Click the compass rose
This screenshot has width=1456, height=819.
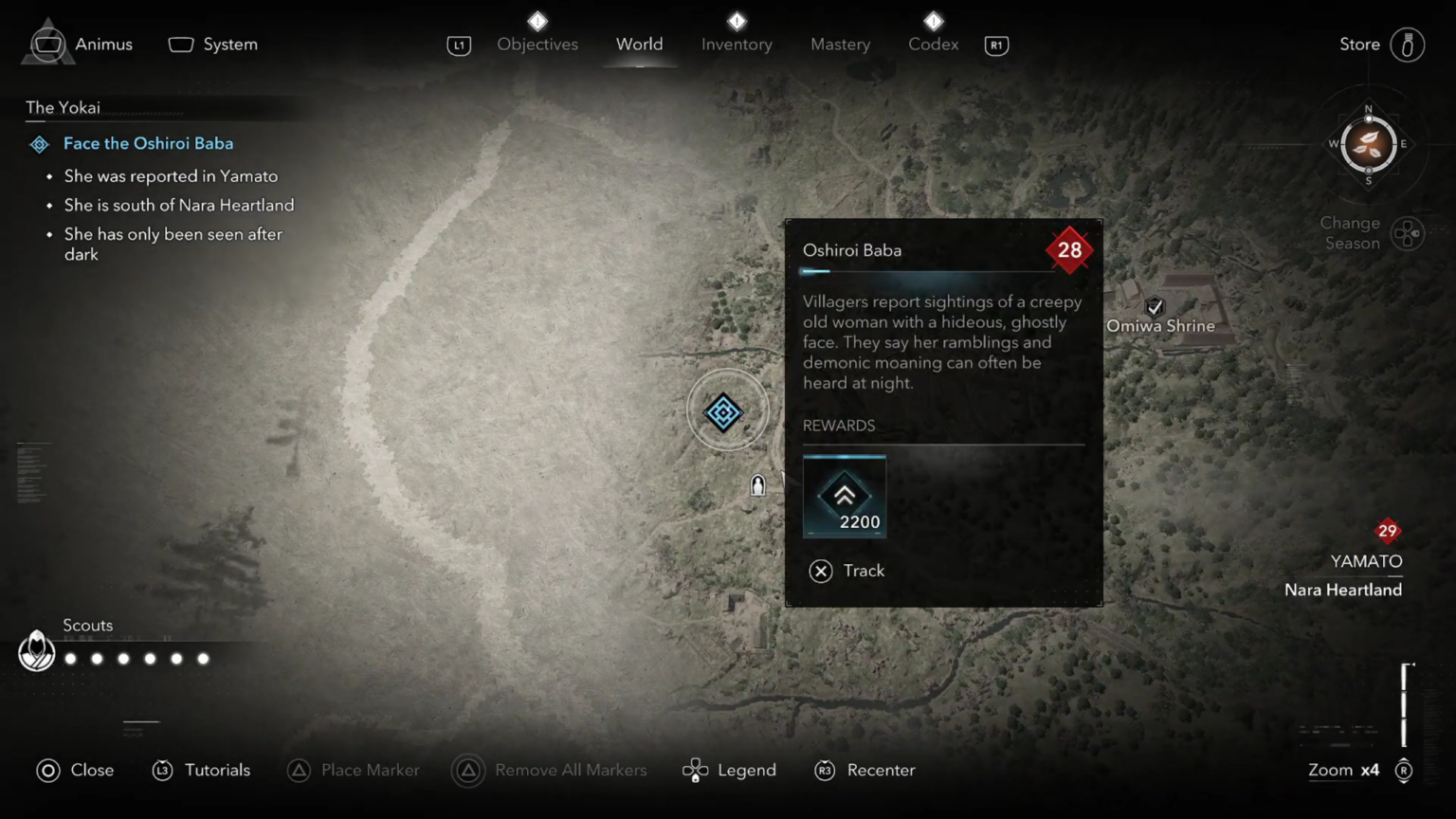[x=1367, y=145]
